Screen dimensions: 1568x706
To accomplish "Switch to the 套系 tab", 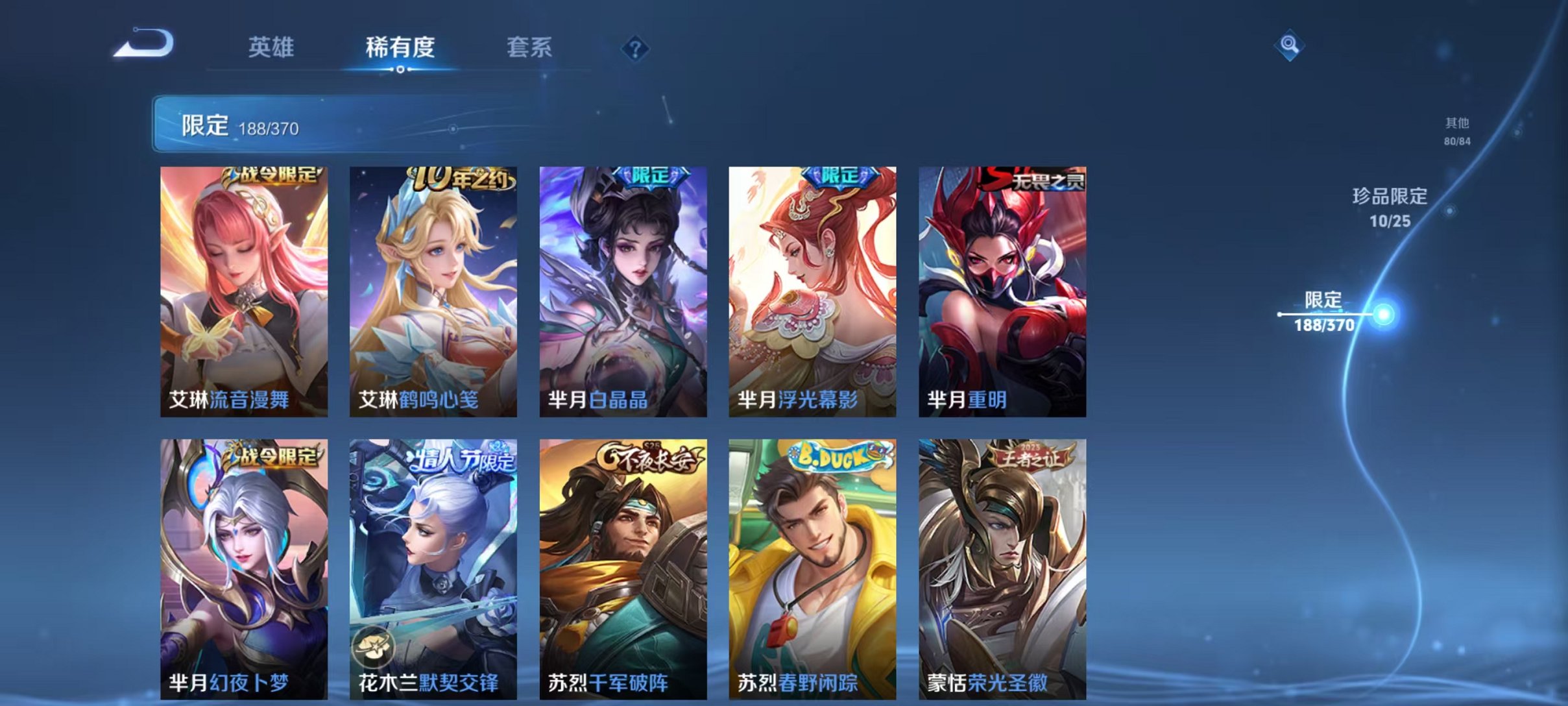I will 531,47.
